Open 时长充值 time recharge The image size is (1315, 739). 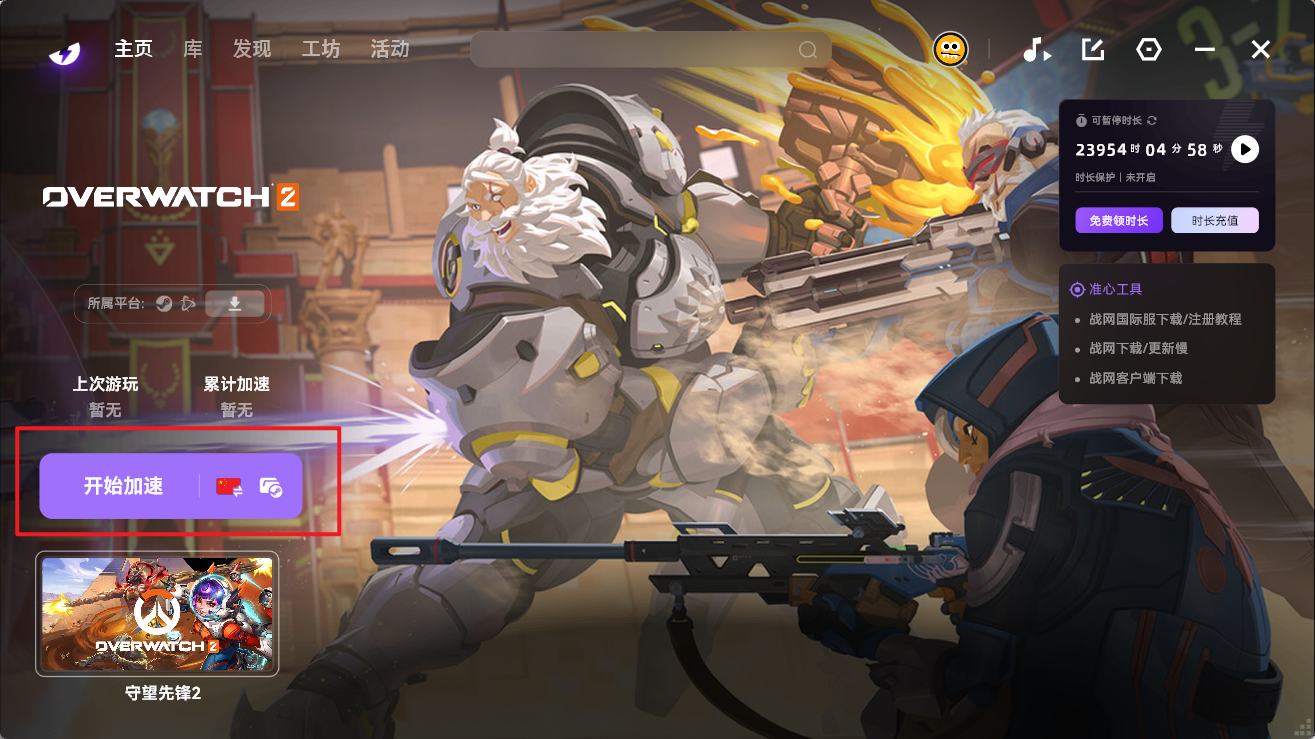tap(1215, 220)
